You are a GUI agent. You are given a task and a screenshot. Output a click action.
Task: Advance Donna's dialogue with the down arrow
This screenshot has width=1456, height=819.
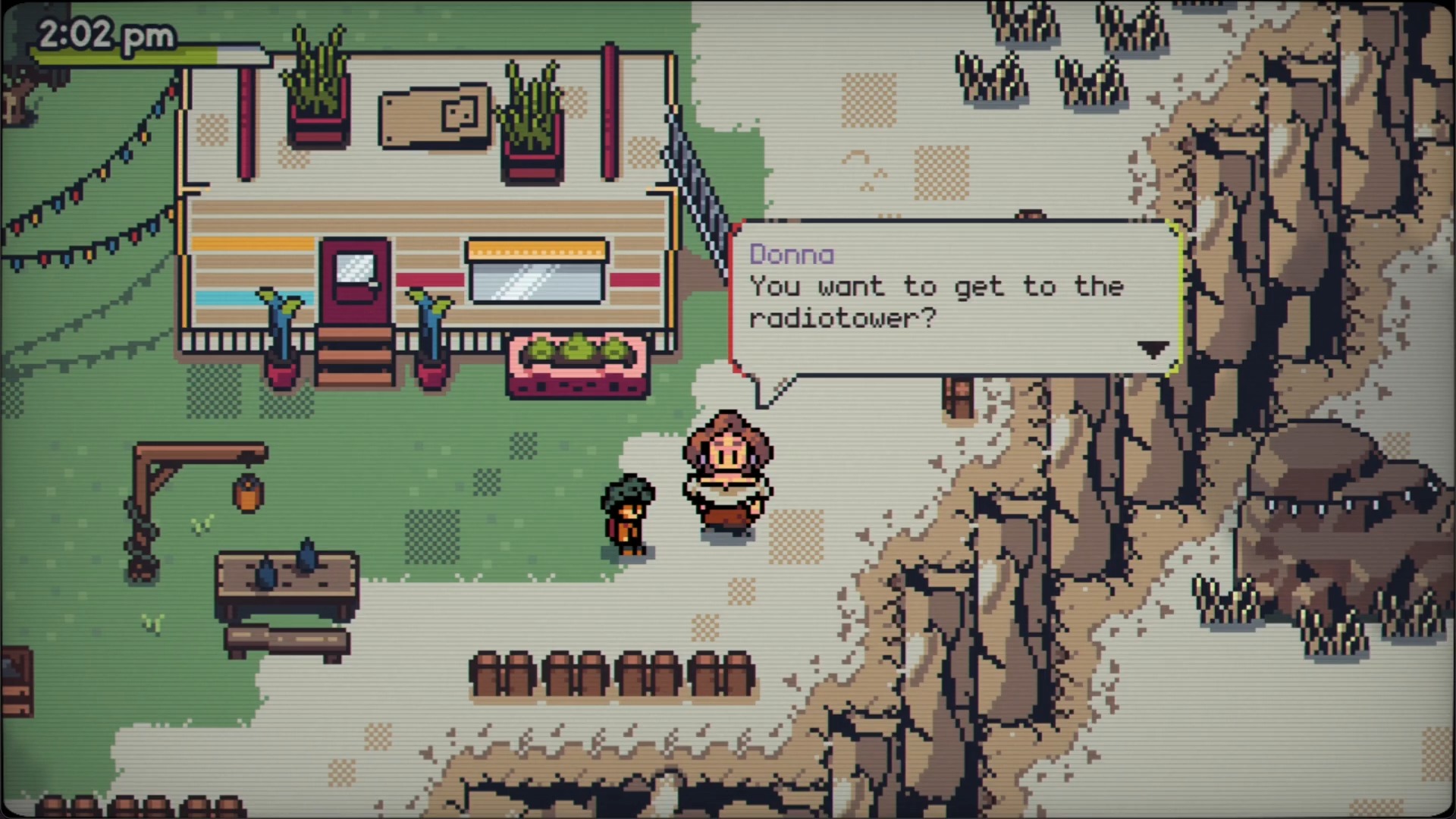pyautogui.click(x=1153, y=349)
